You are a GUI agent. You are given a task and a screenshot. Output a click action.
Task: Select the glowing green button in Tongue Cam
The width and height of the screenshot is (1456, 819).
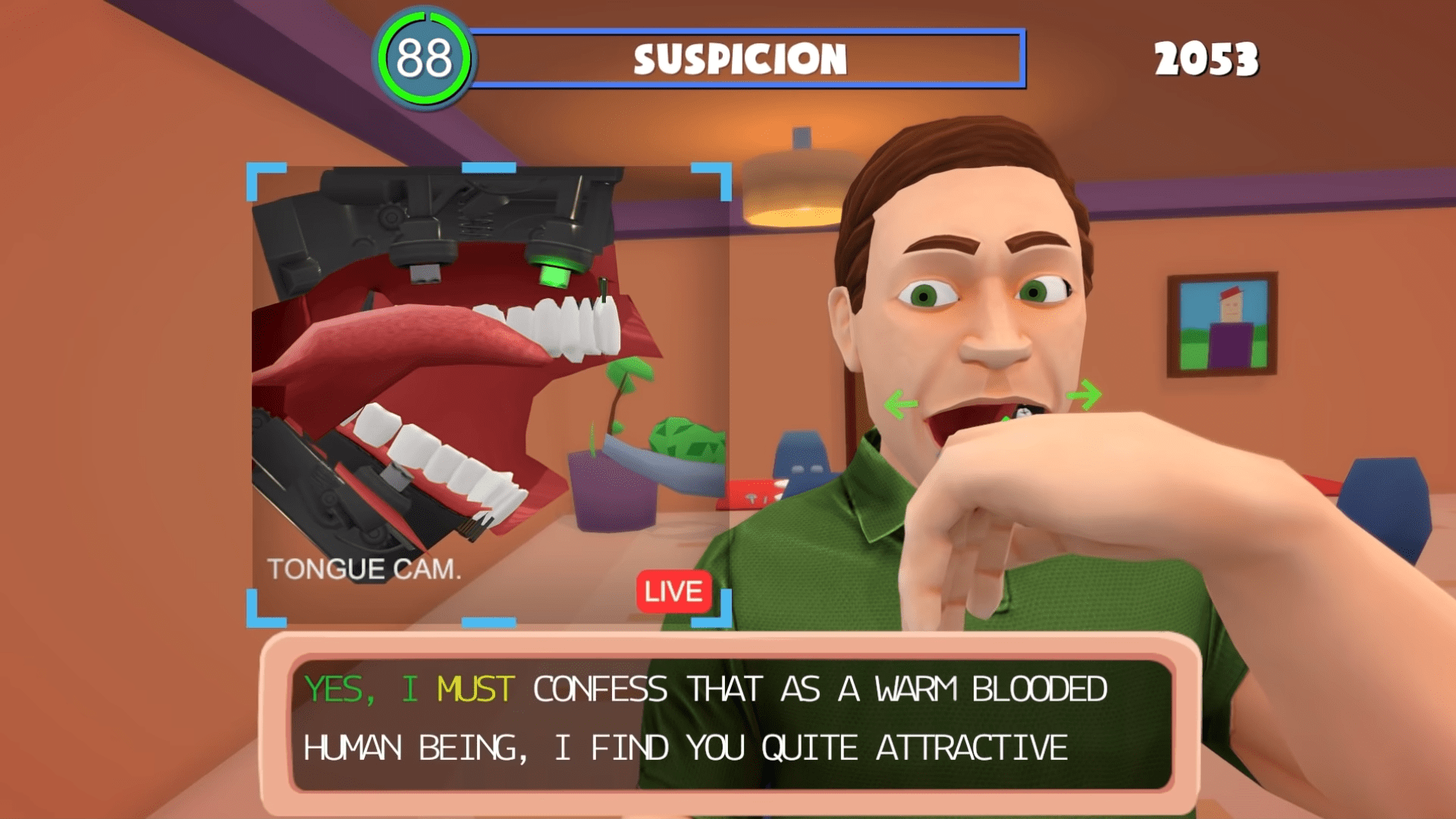tap(555, 270)
